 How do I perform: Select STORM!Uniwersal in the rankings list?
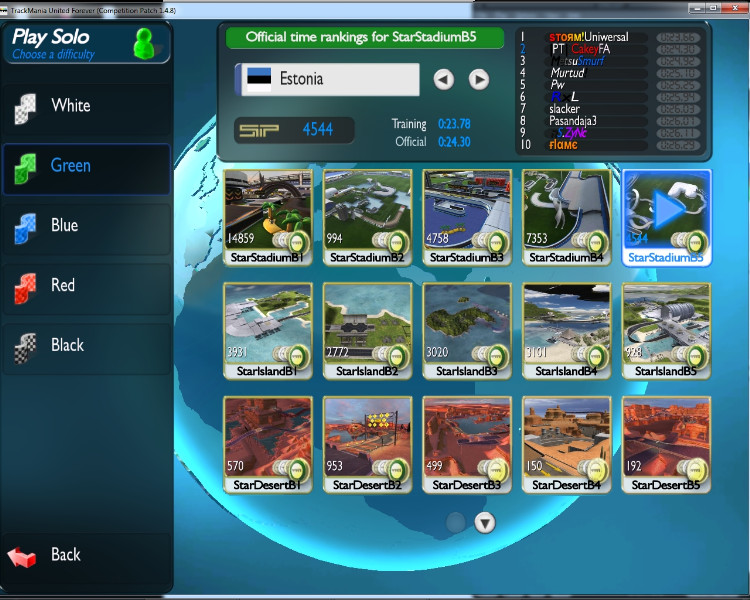click(x=588, y=37)
